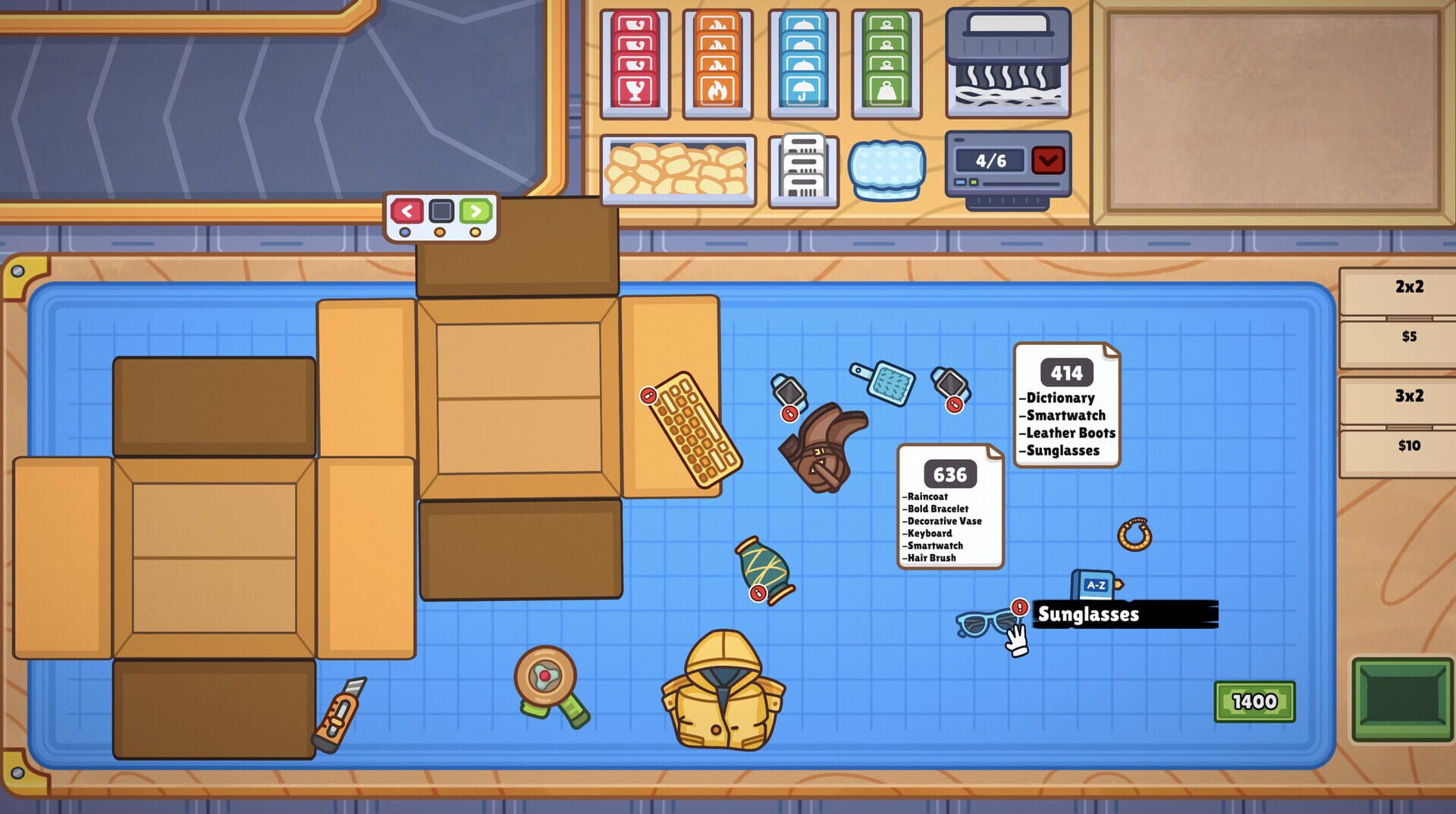Select the Sunglasses on the packing mat
Screen dimensions: 1456x814
coord(978,623)
